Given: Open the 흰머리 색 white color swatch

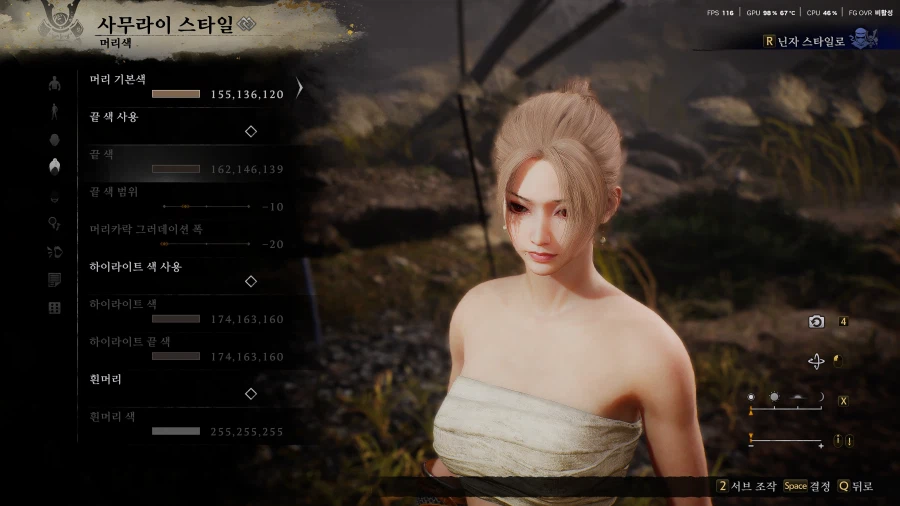Looking at the screenshot, I should coord(176,431).
